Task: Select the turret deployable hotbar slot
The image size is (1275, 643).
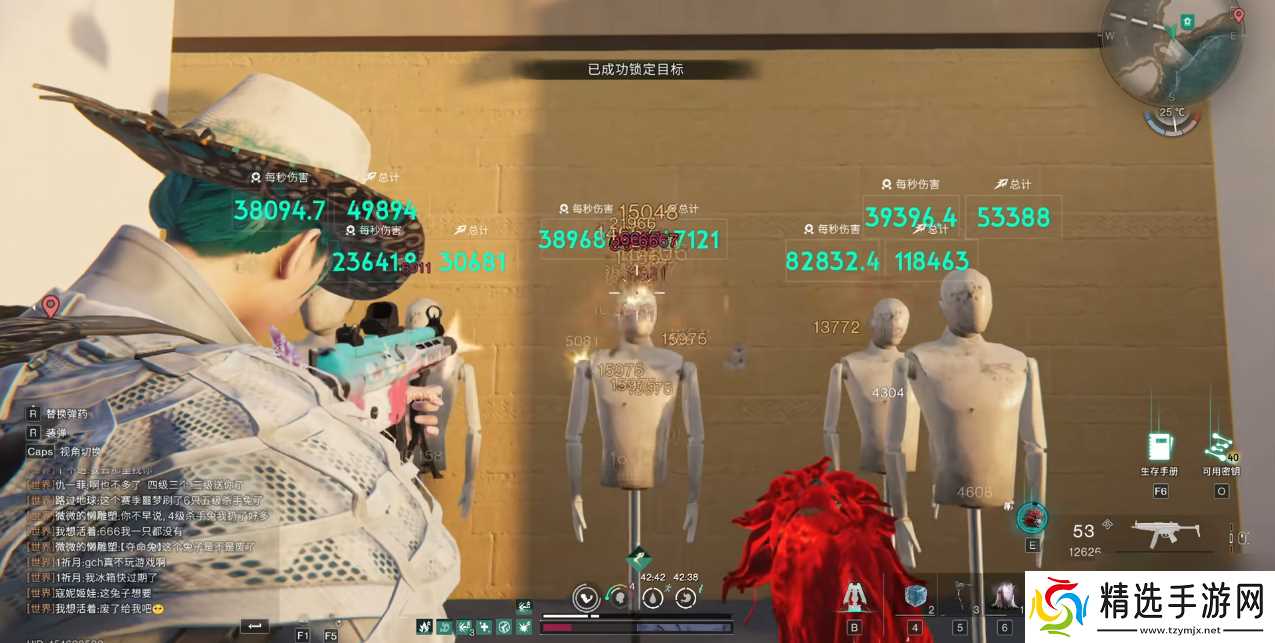Action: [854, 597]
